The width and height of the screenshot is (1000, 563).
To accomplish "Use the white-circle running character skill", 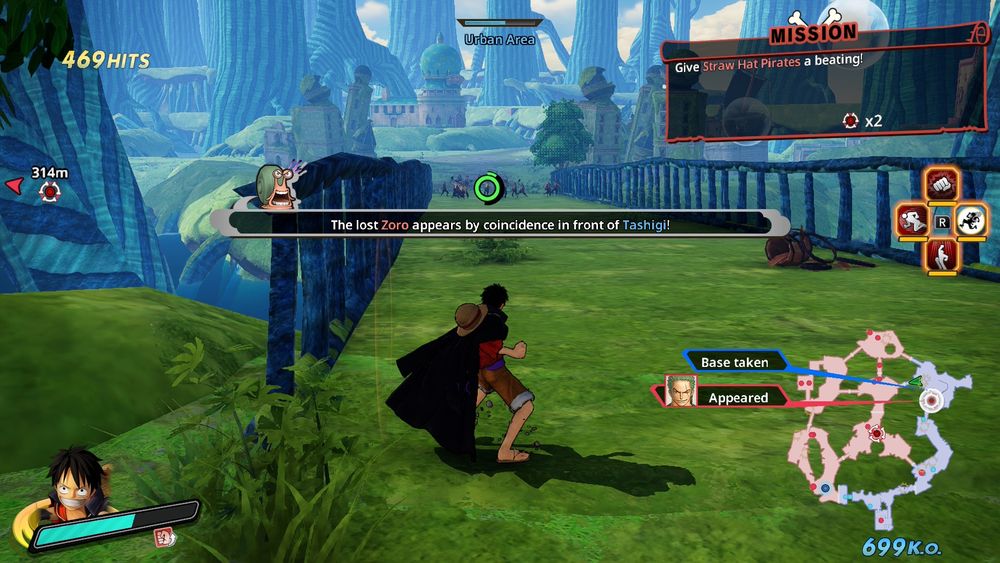I will point(971,220).
